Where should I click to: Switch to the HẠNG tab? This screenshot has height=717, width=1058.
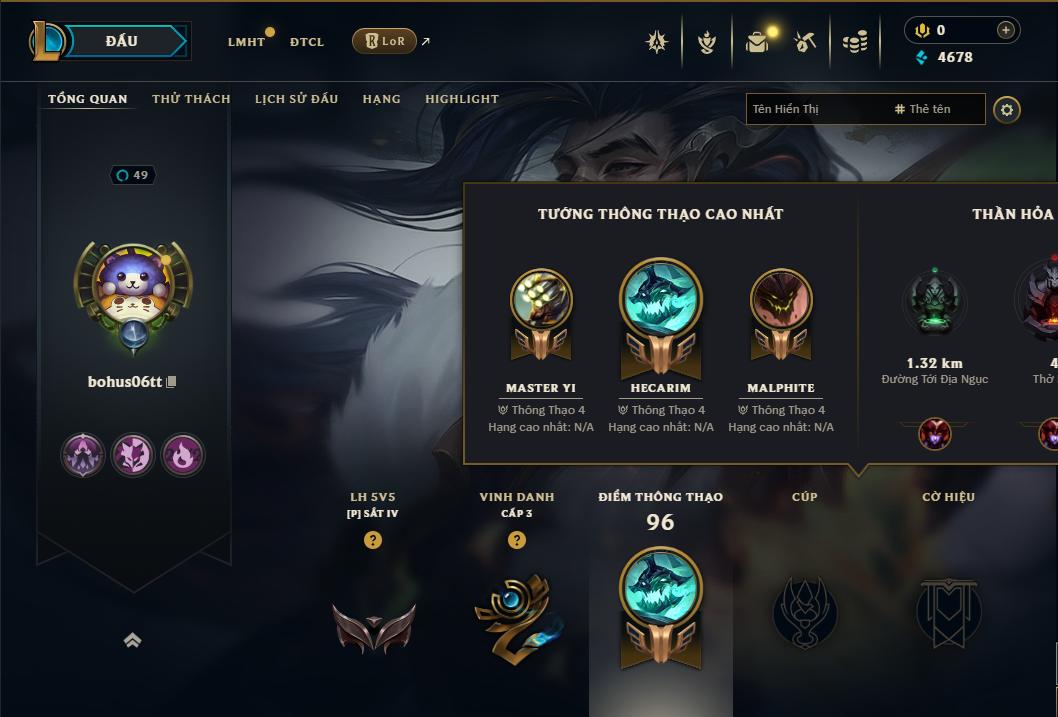tap(381, 99)
